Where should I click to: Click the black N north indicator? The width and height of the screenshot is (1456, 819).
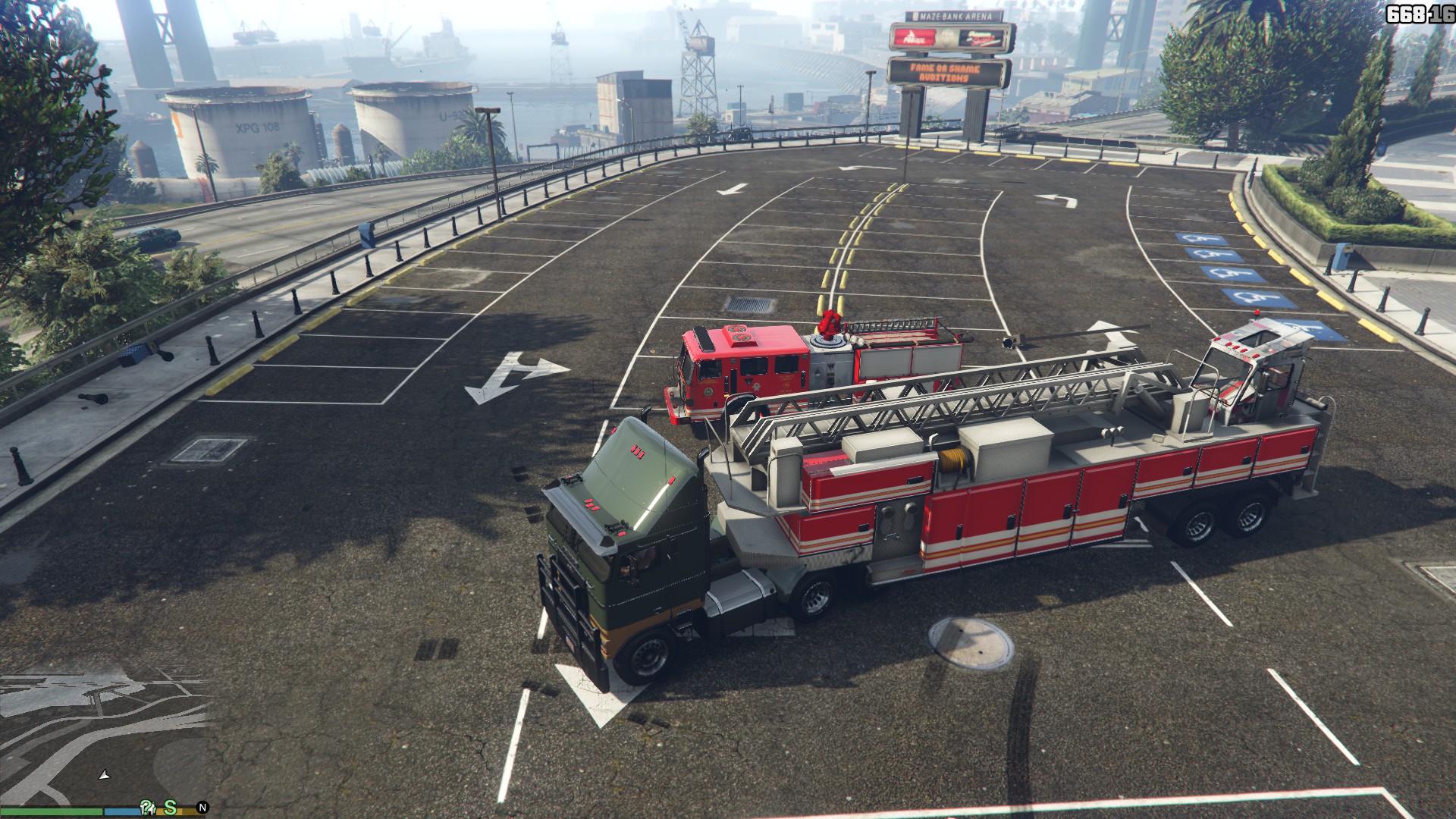(x=202, y=808)
